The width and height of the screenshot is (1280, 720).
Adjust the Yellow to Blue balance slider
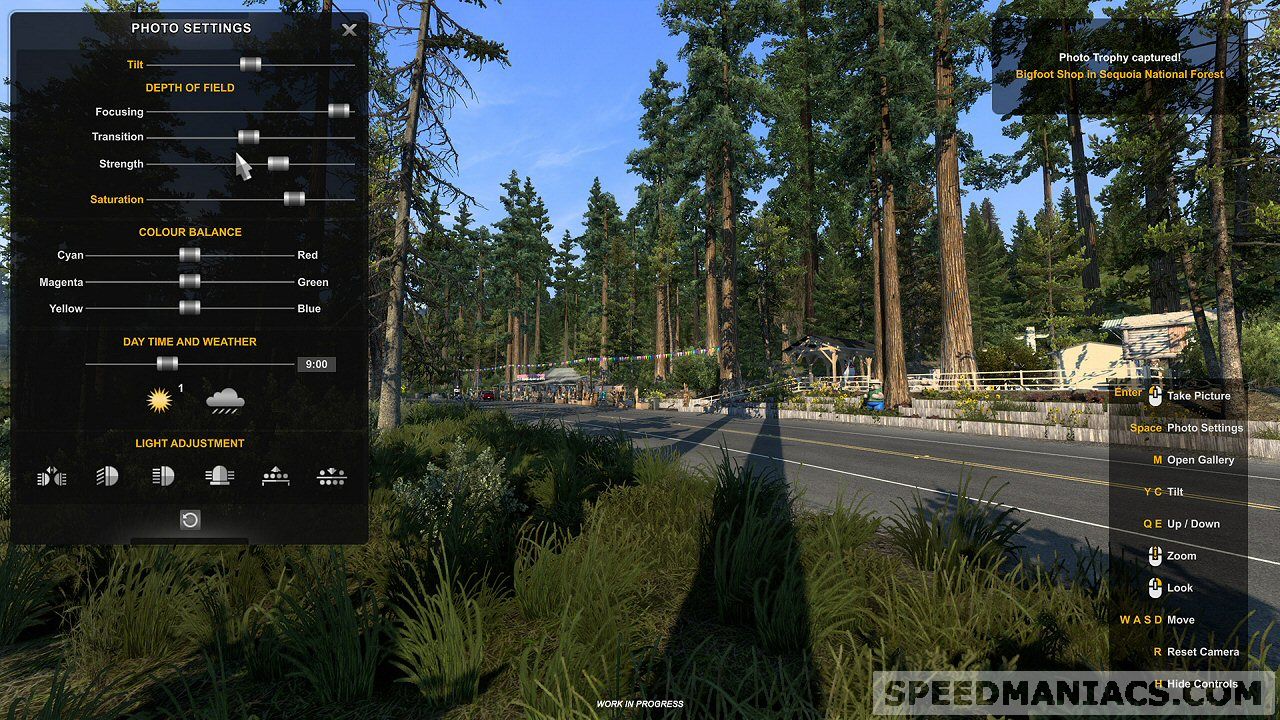click(190, 308)
